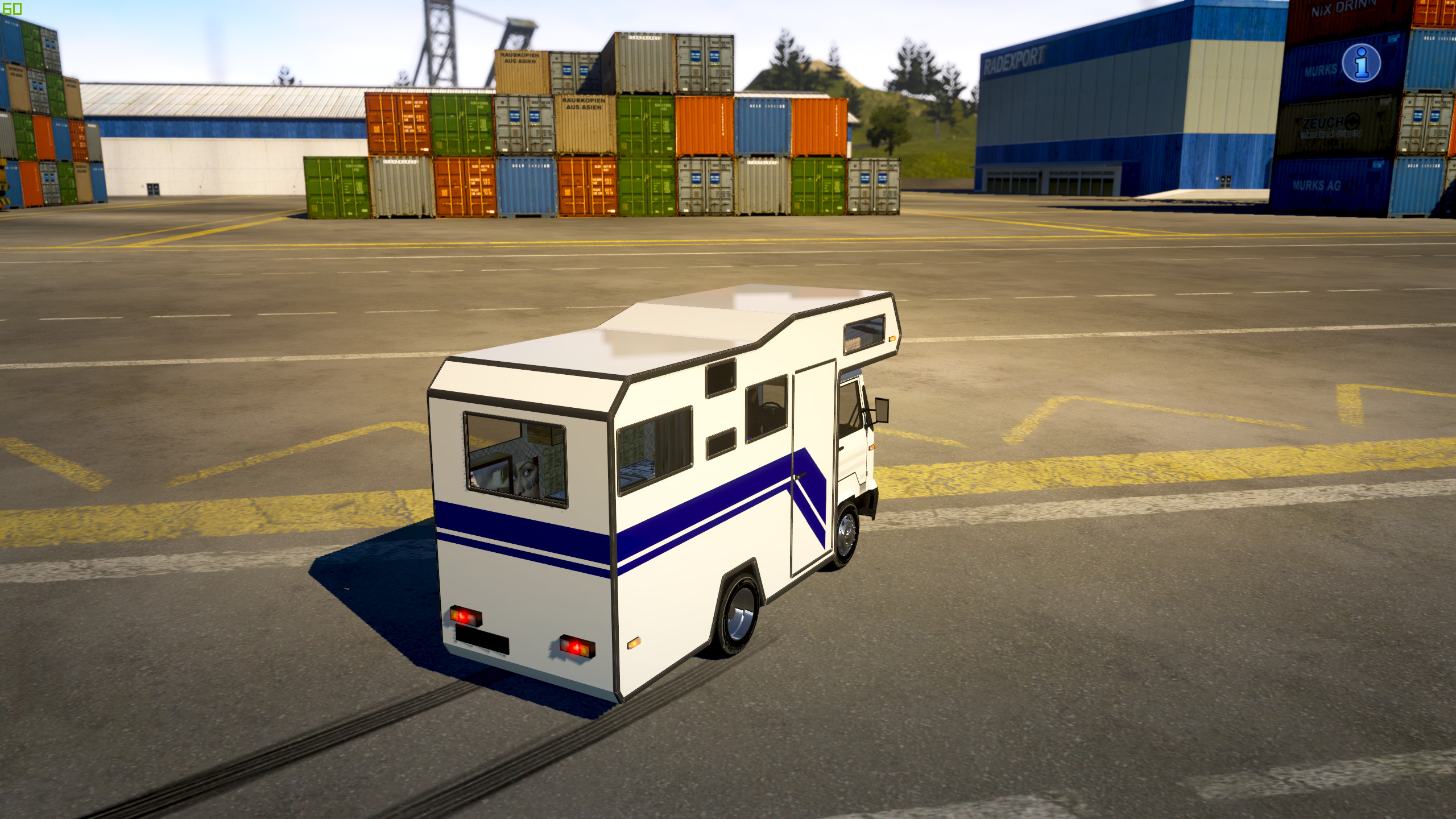1456x819 pixels.
Task: Open the blue info icon
Action: click(x=1361, y=63)
